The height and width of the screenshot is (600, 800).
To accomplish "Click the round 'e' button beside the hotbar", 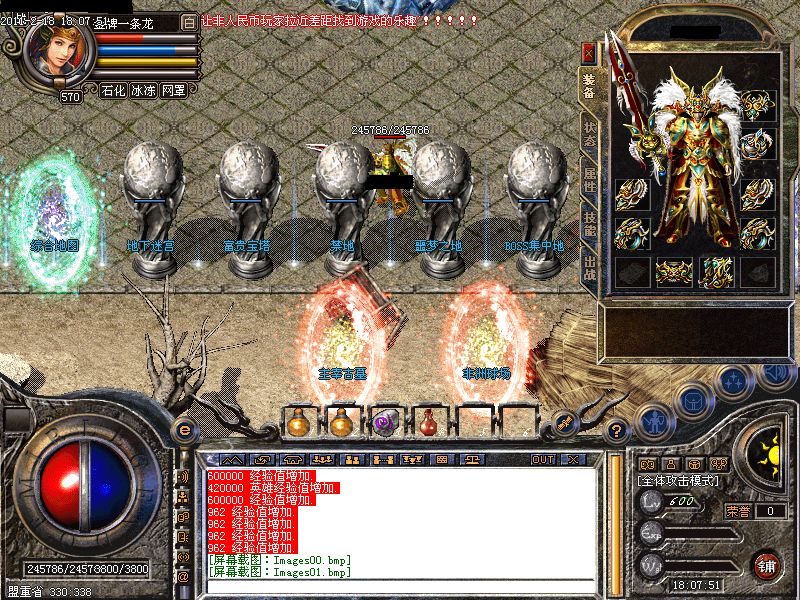I will pyautogui.click(x=183, y=429).
